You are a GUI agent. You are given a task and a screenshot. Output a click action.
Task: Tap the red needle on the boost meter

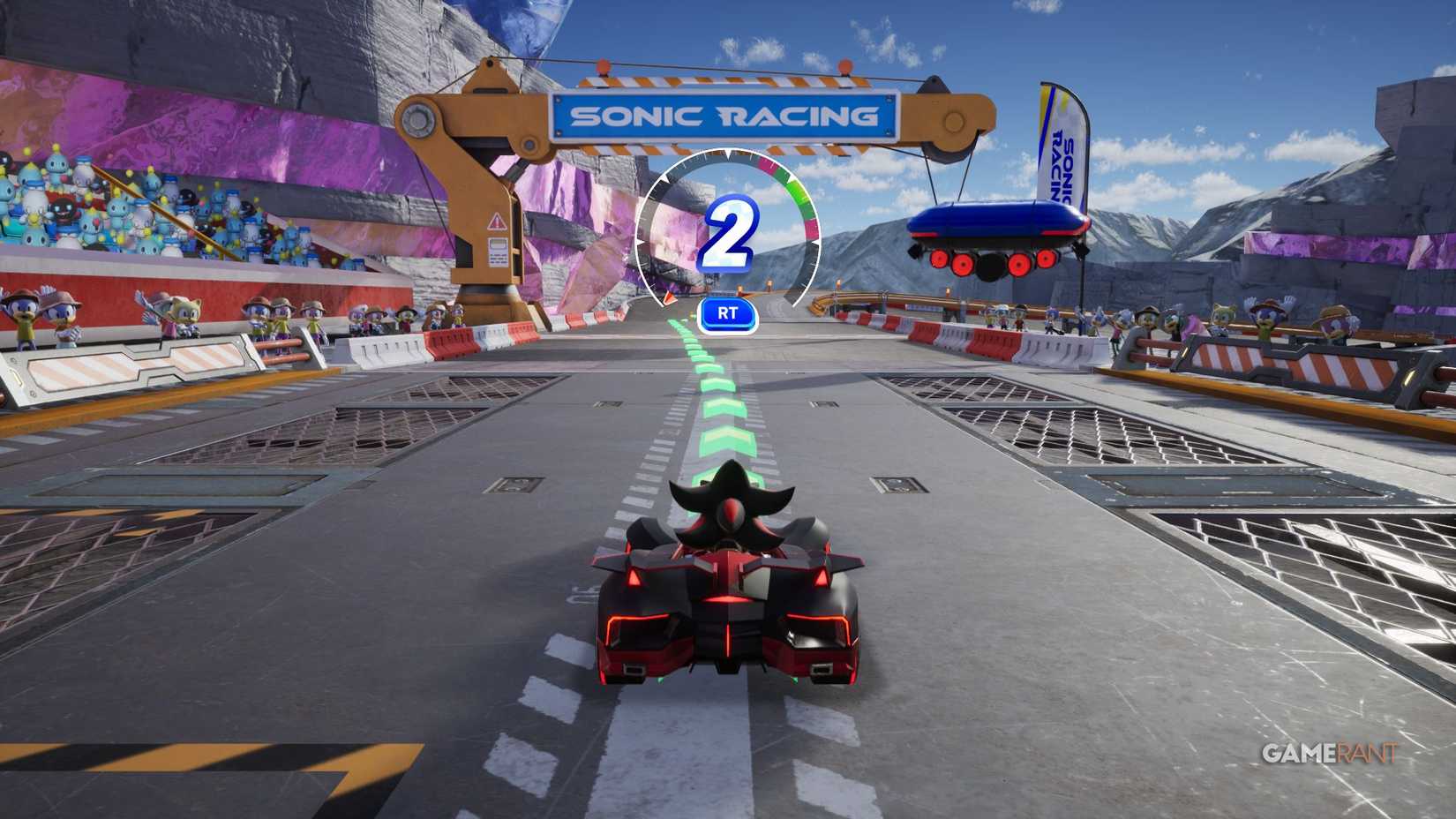pyautogui.click(x=671, y=300)
